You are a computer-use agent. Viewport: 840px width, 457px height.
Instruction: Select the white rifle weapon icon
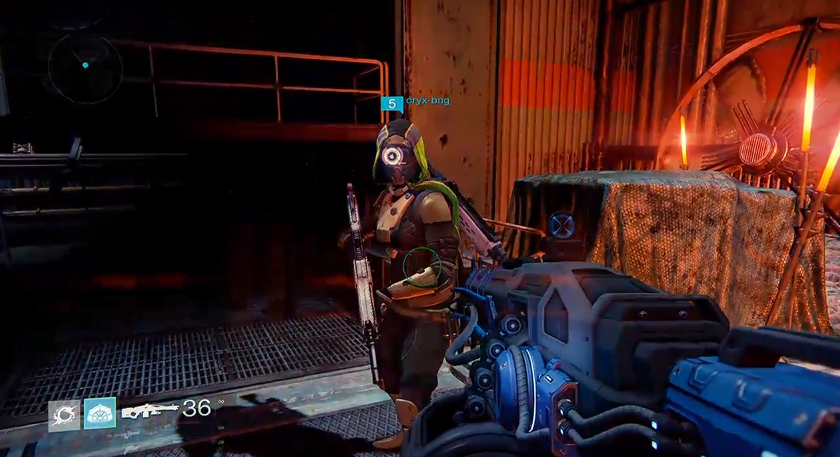point(149,409)
